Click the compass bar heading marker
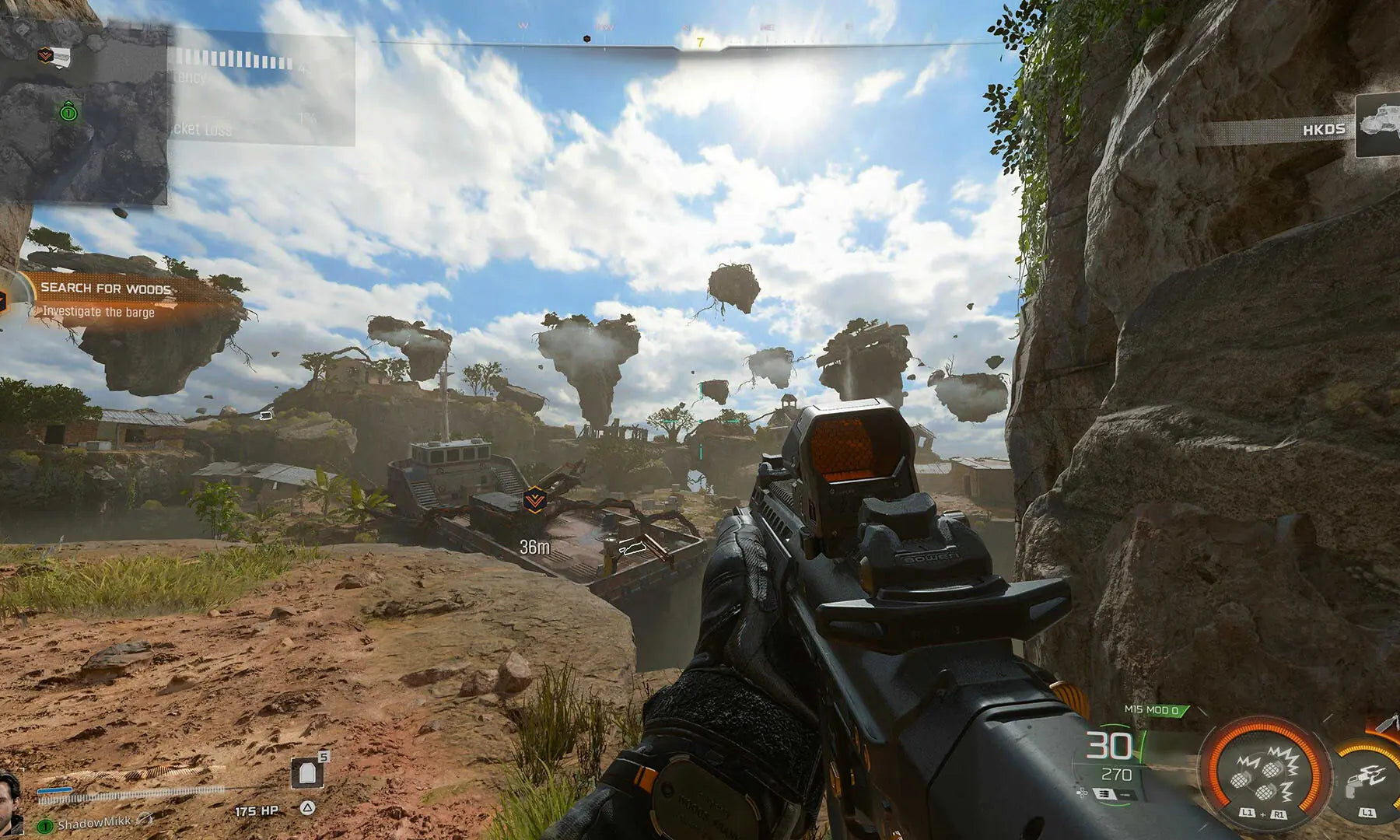 699,44
